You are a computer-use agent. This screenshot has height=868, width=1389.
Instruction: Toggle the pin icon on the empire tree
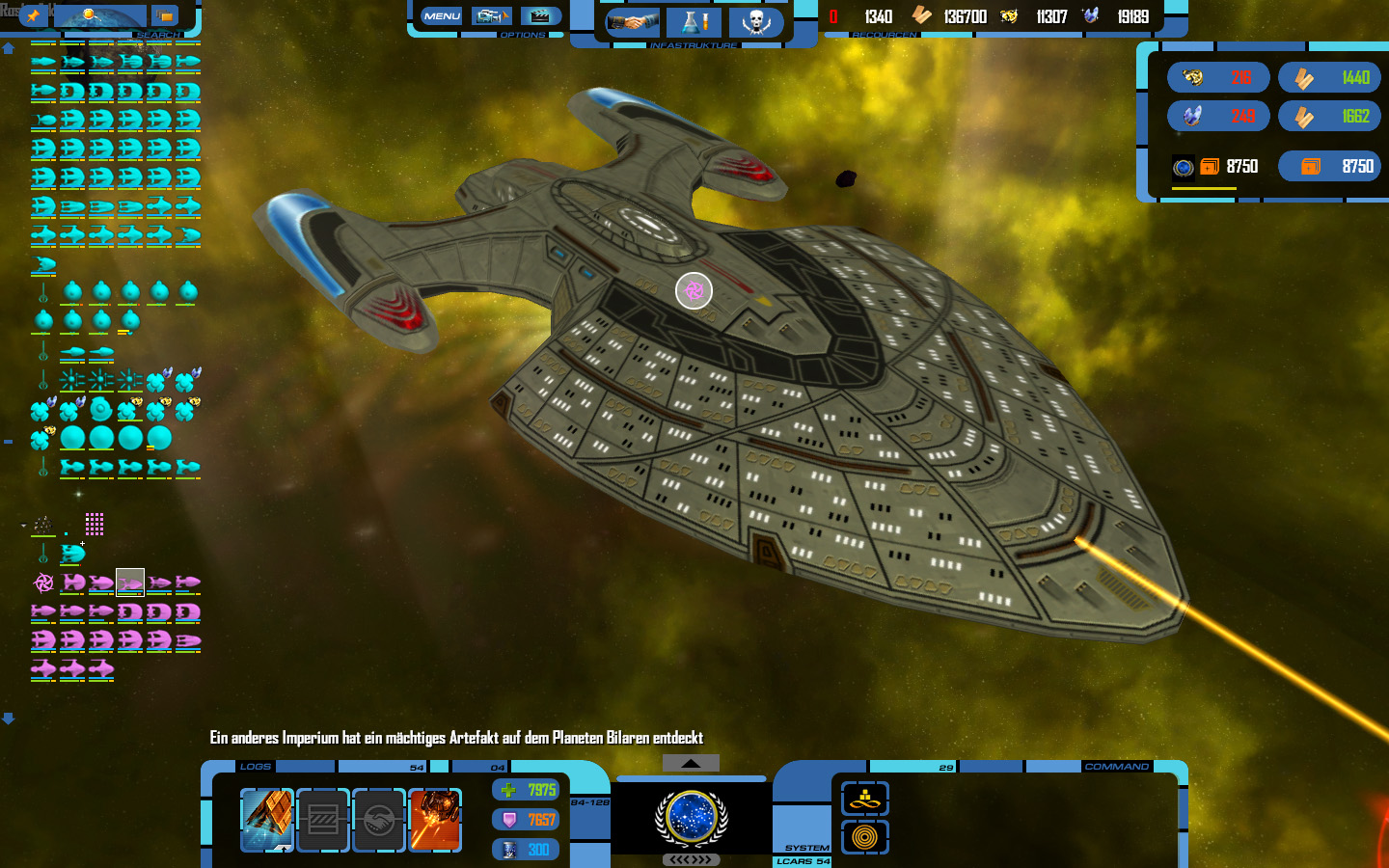[x=33, y=15]
